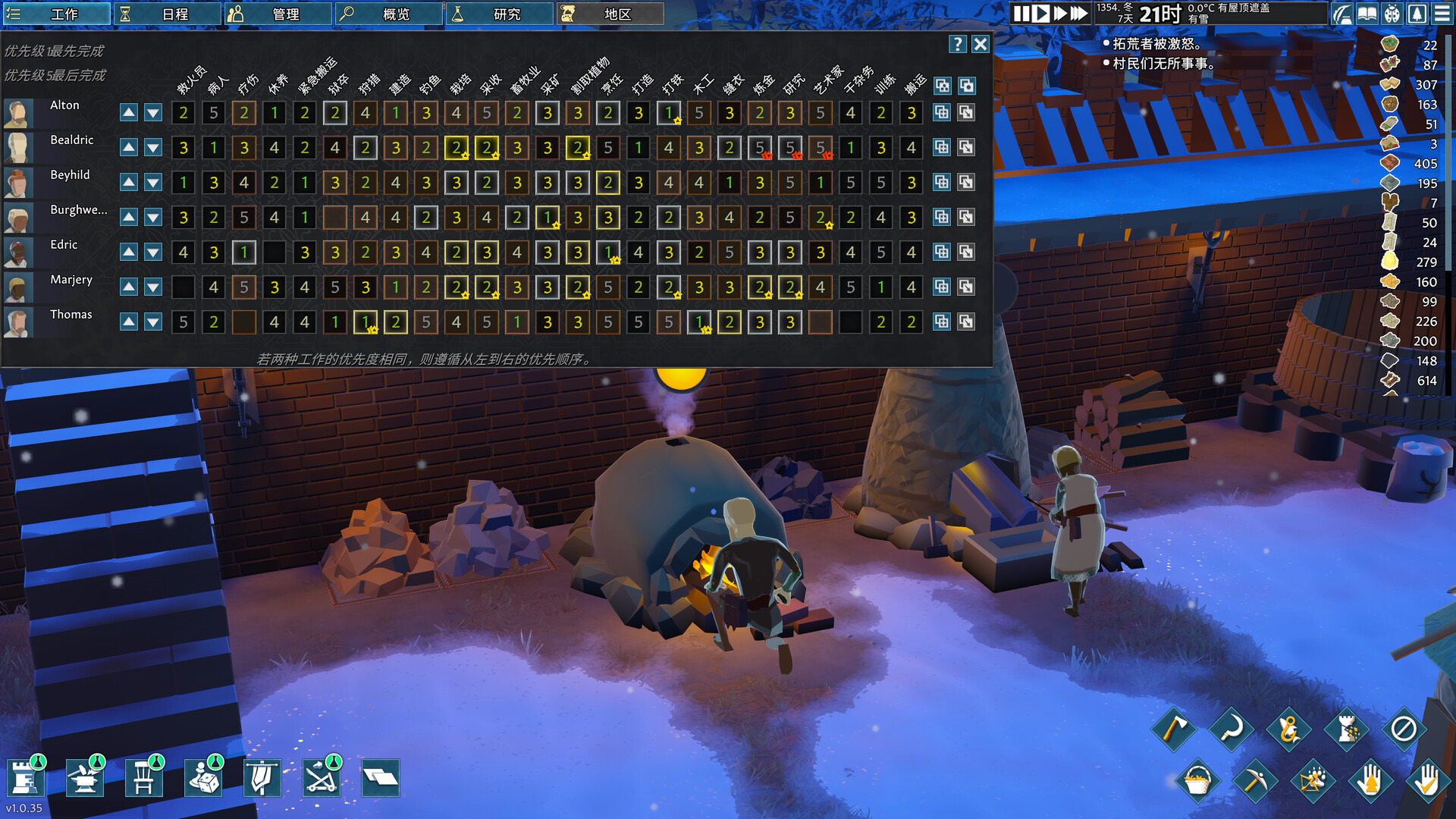Open the furniture chair build category
The height and width of the screenshot is (819, 1456).
(143, 778)
